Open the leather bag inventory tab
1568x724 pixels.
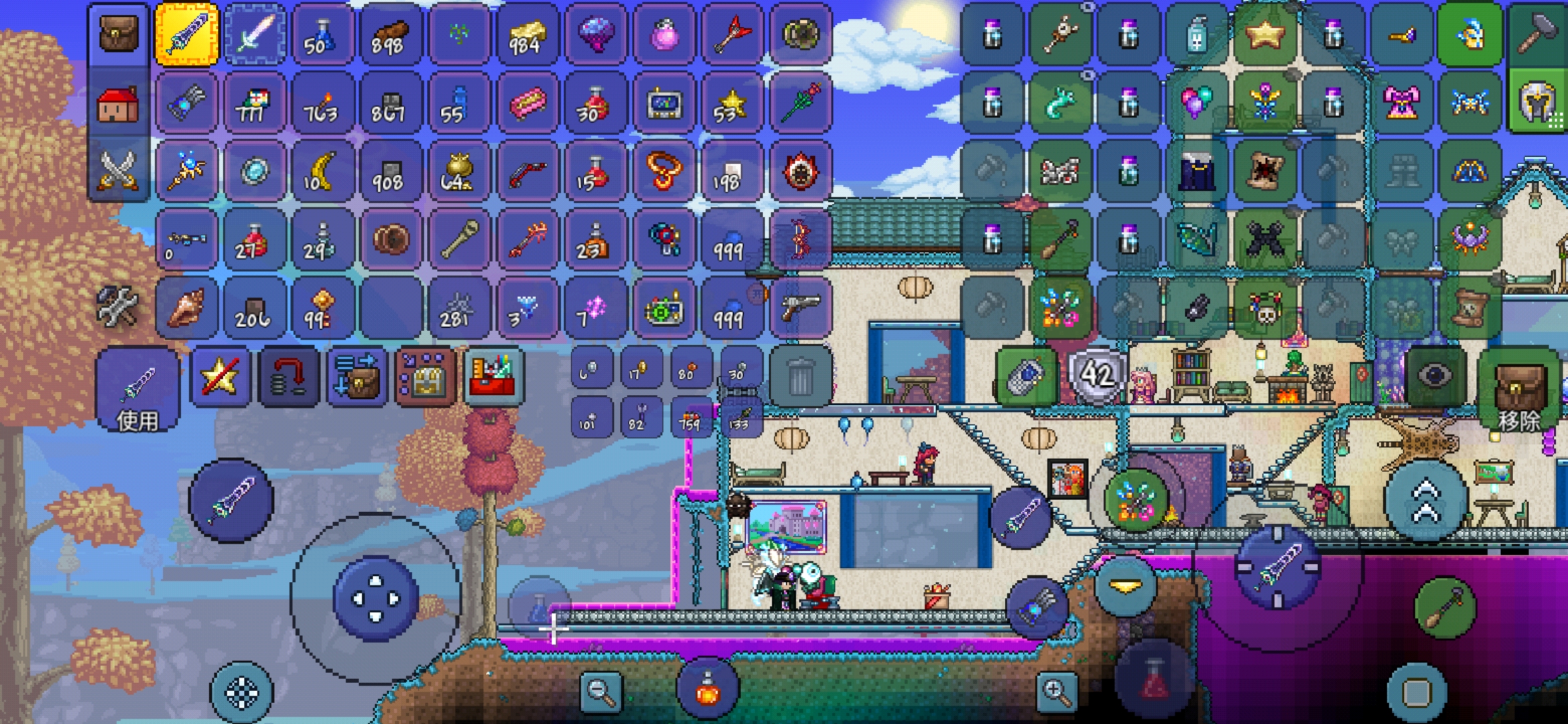coord(119,34)
